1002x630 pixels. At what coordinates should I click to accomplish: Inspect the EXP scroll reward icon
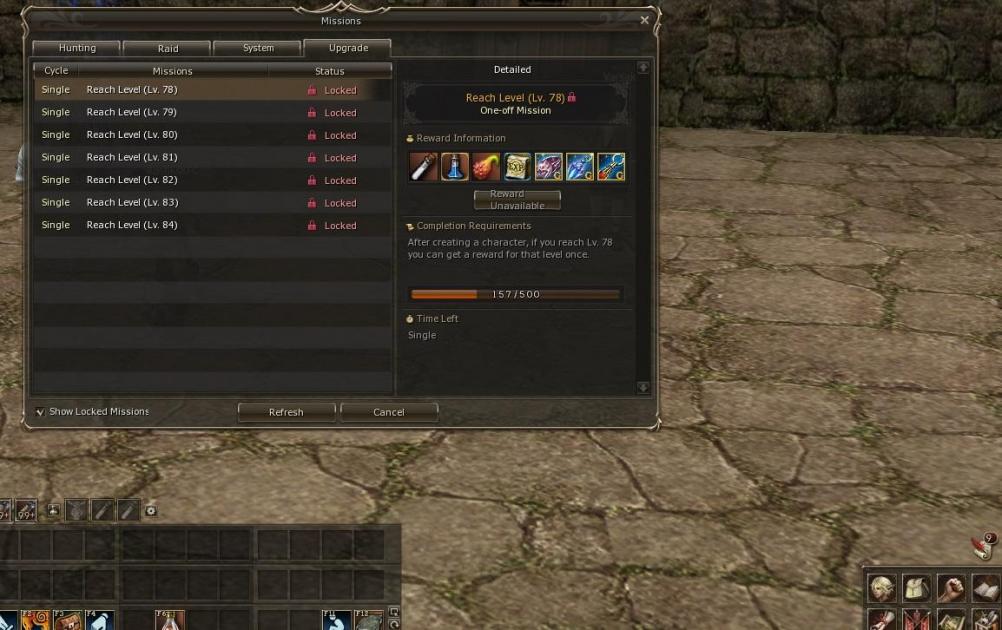[517, 167]
